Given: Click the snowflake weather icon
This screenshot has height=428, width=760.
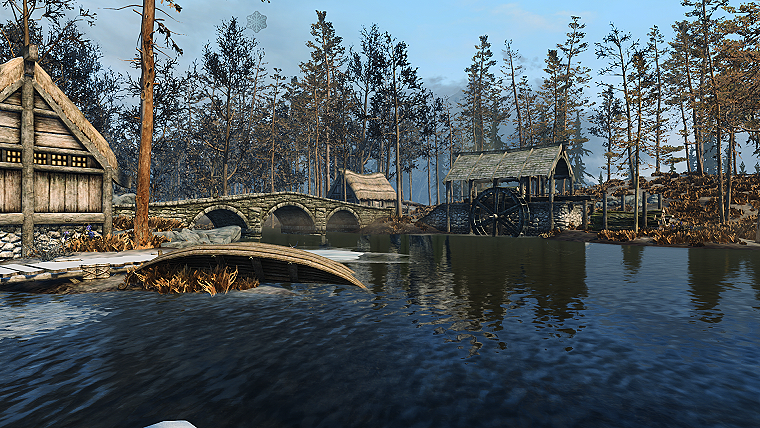Looking at the screenshot, I should tap(257, 21).
